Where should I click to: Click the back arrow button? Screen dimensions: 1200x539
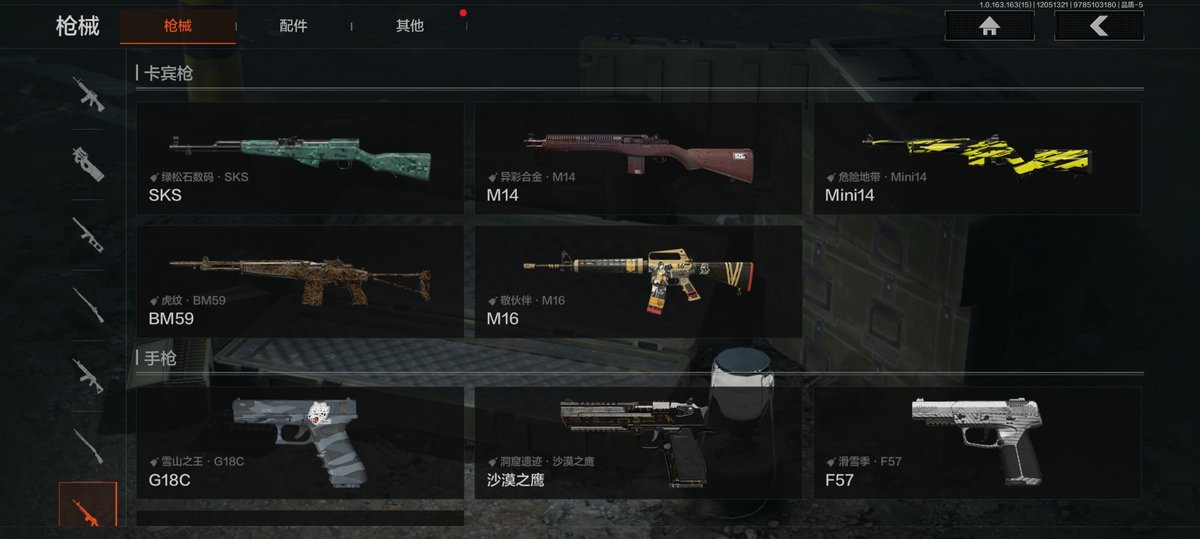(1099, 26)
